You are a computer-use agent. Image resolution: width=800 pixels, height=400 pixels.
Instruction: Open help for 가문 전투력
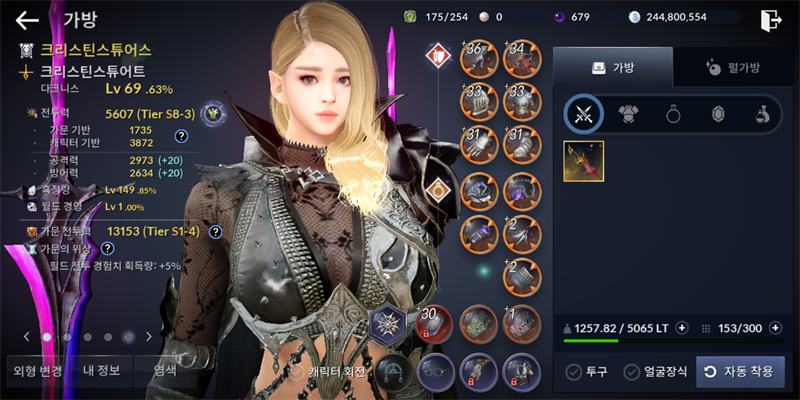coord(215,232)
